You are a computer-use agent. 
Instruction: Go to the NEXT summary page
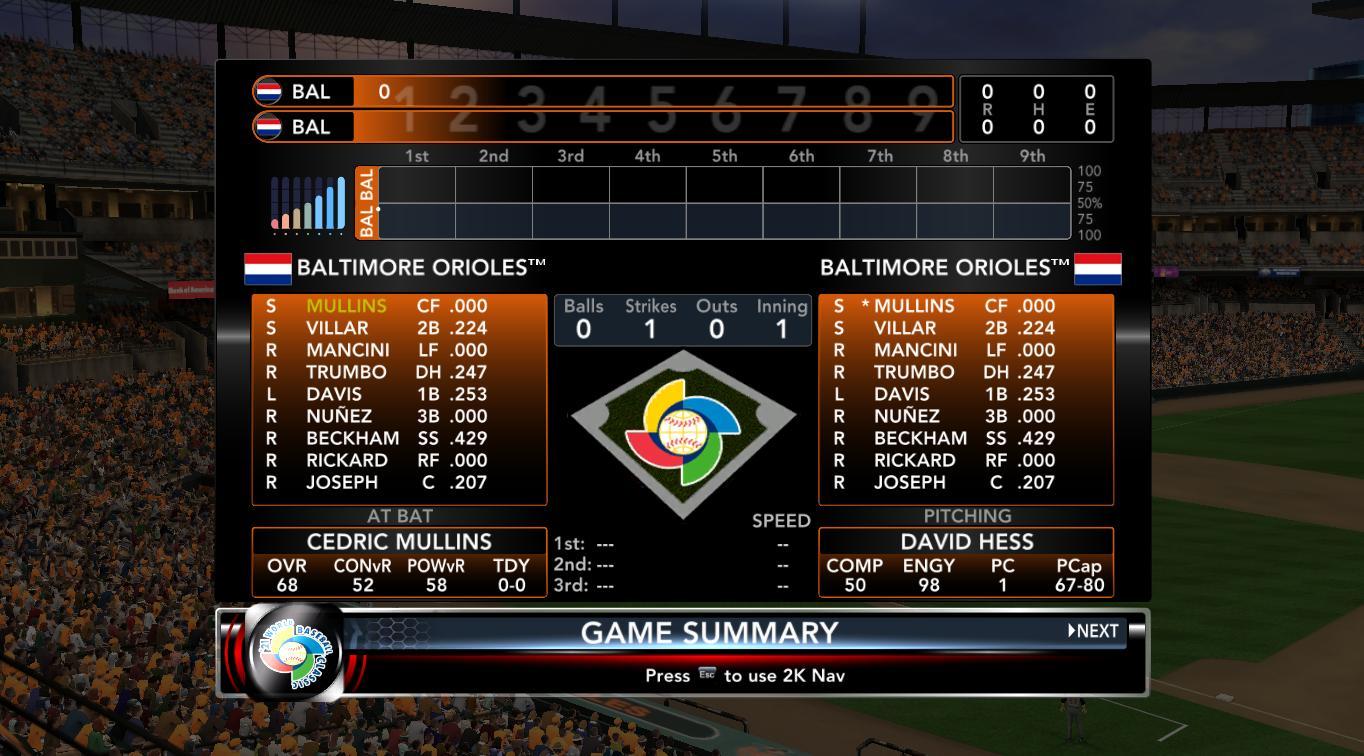tap(1094, 631)
